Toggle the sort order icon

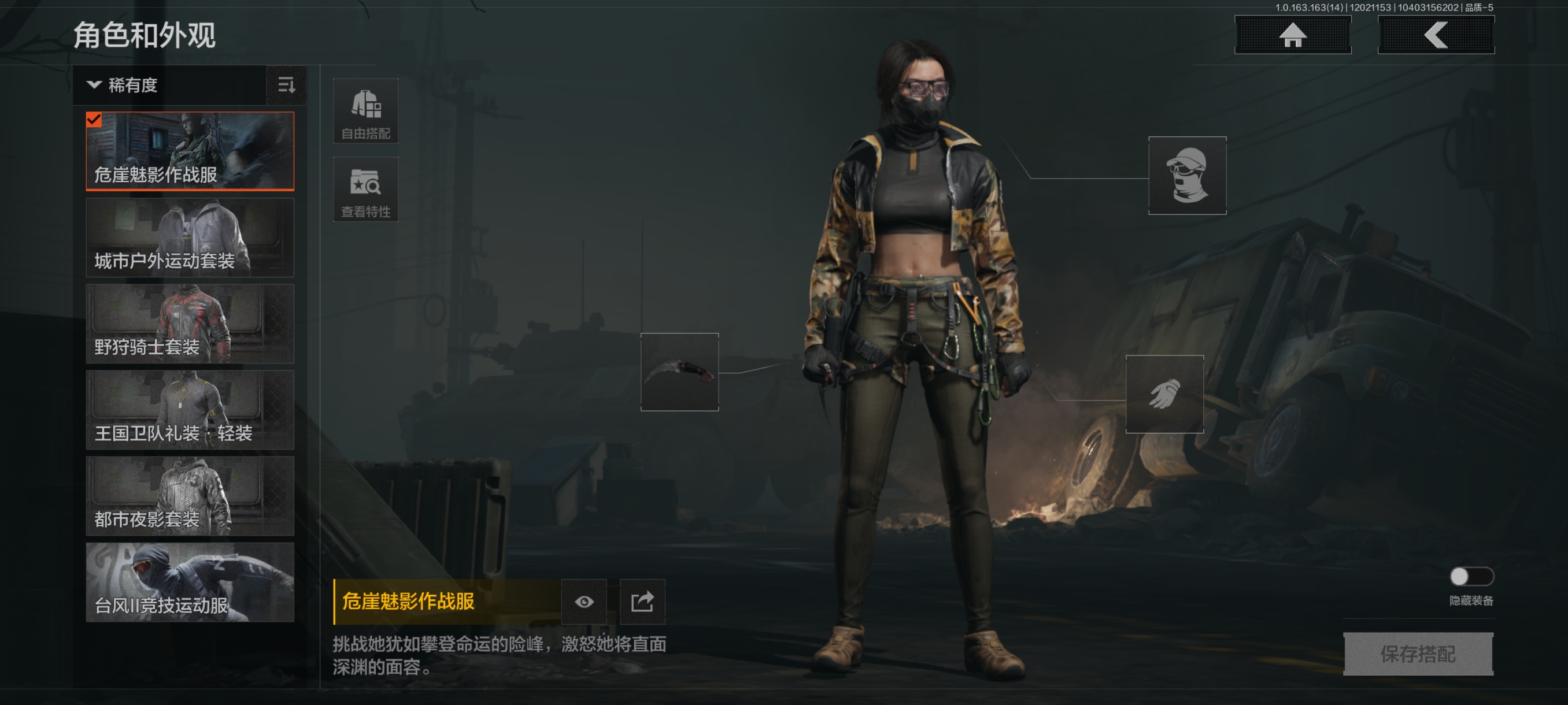[x=286, y=85]
